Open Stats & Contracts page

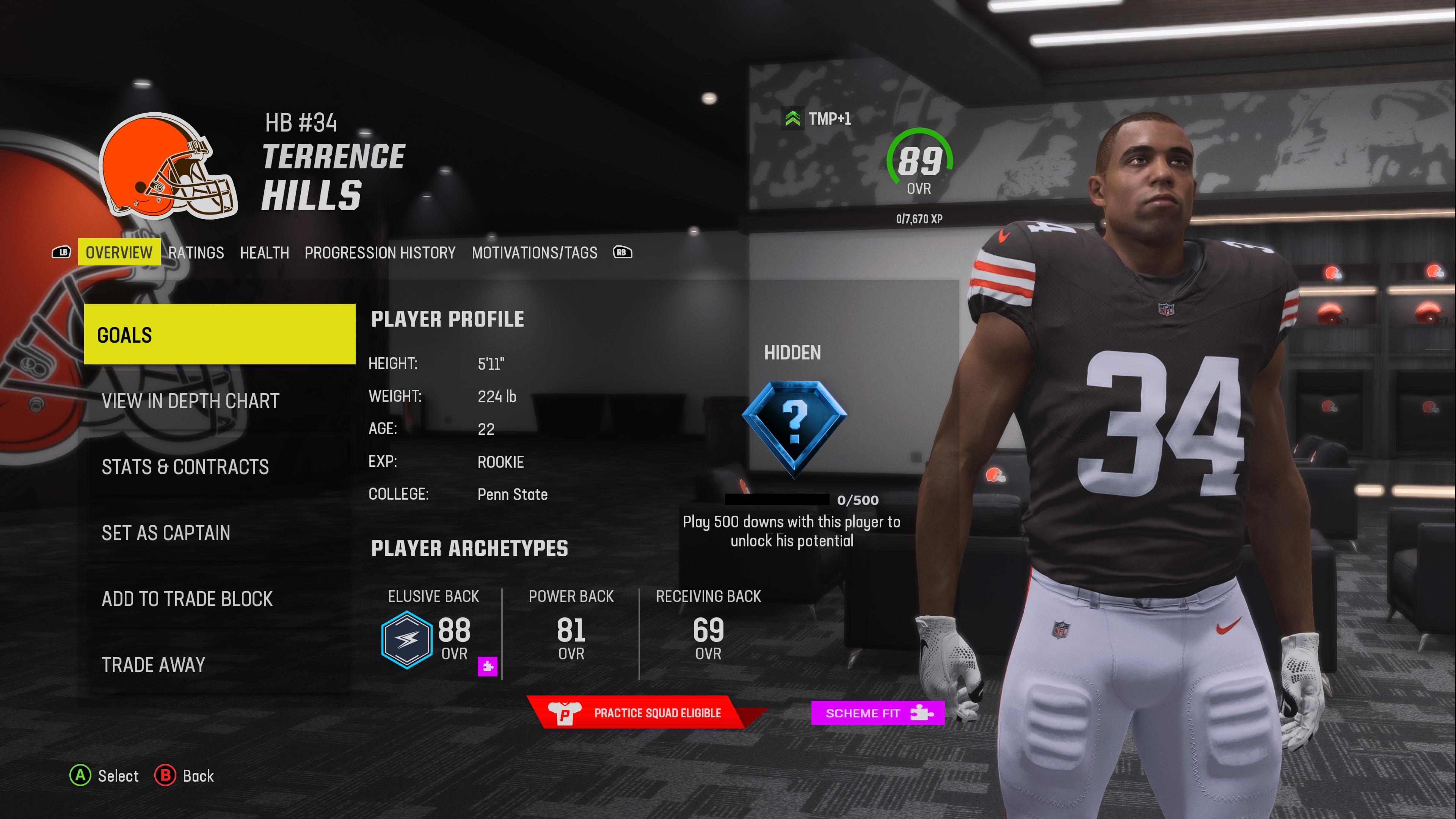(x=185, y=468)
